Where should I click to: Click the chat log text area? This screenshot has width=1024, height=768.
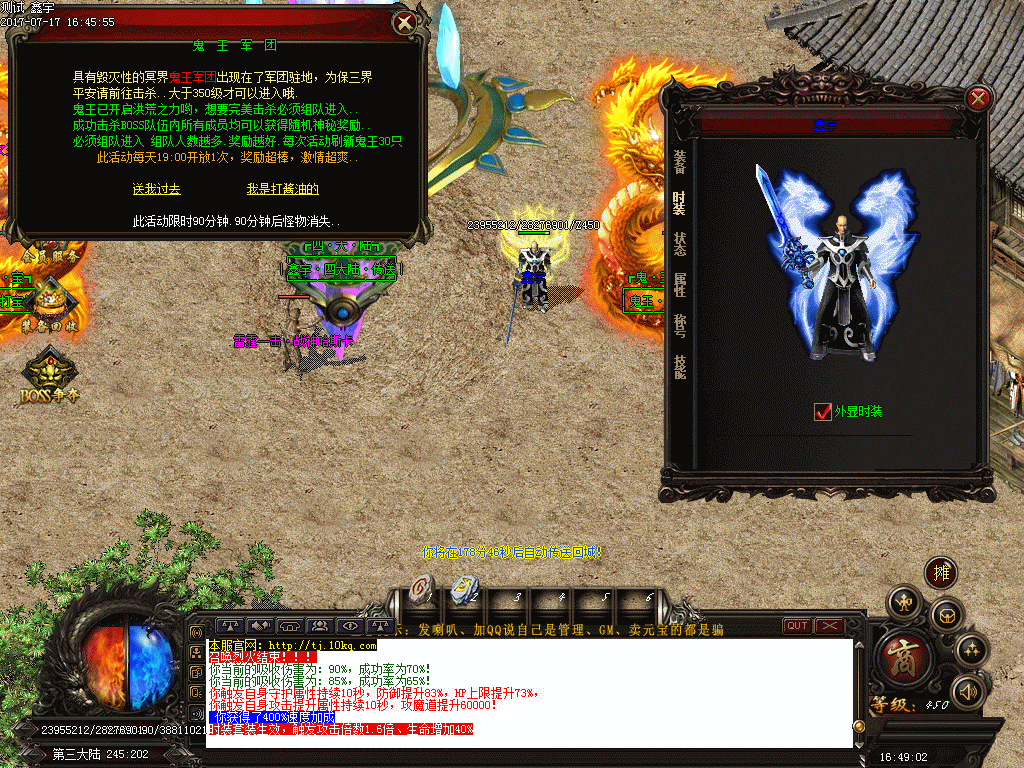pyautogui.click(x=530, y=692)
